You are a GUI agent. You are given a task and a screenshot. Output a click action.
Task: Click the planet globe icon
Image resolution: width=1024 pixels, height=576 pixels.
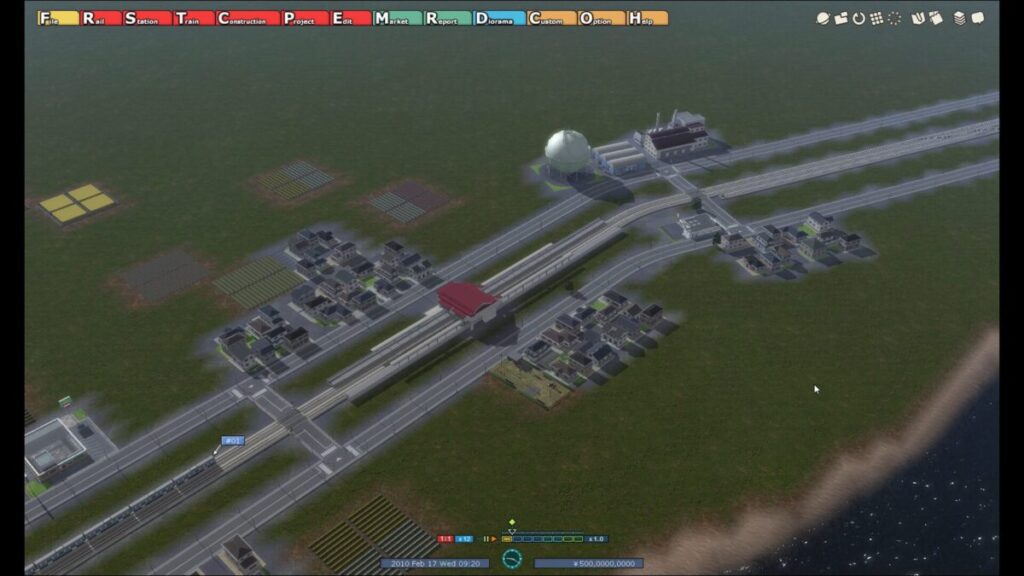click(822, 18)
